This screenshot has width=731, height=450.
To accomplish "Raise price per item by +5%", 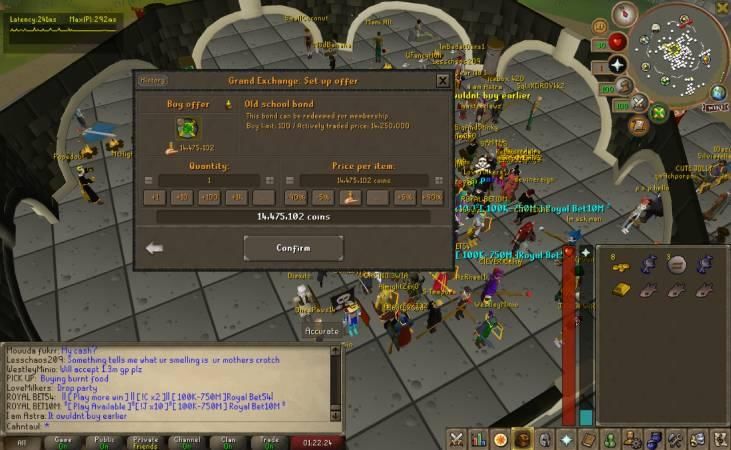I will point(404,197).
